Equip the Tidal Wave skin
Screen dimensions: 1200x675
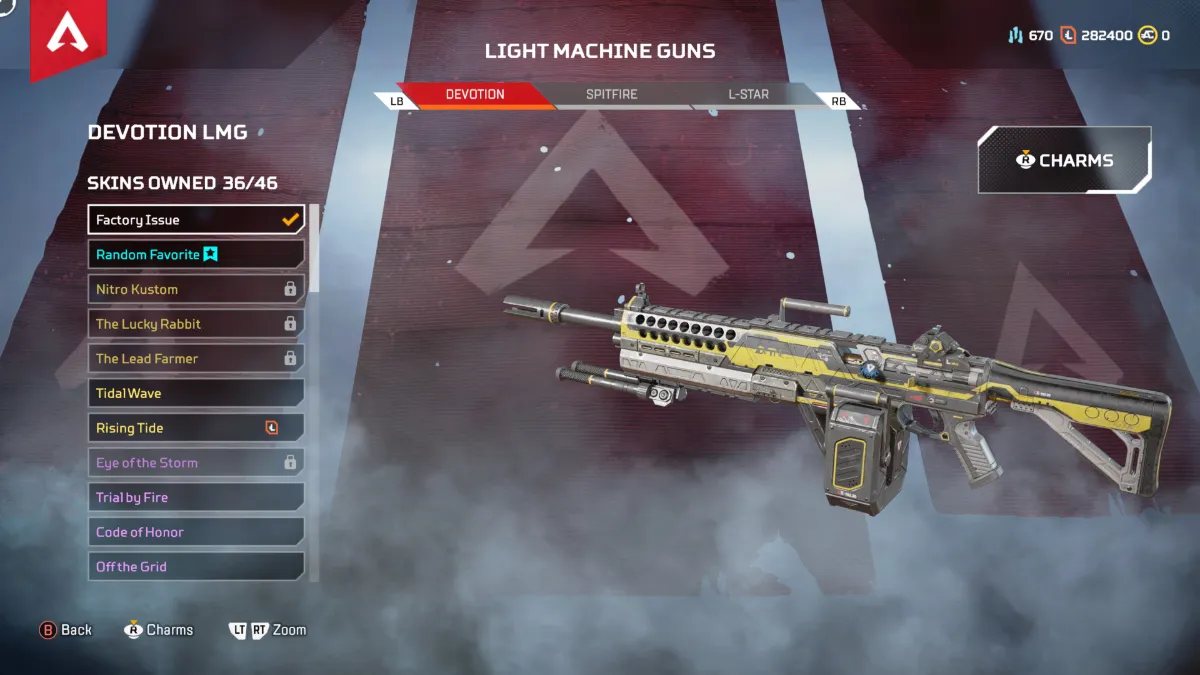(x=196, y=394)
